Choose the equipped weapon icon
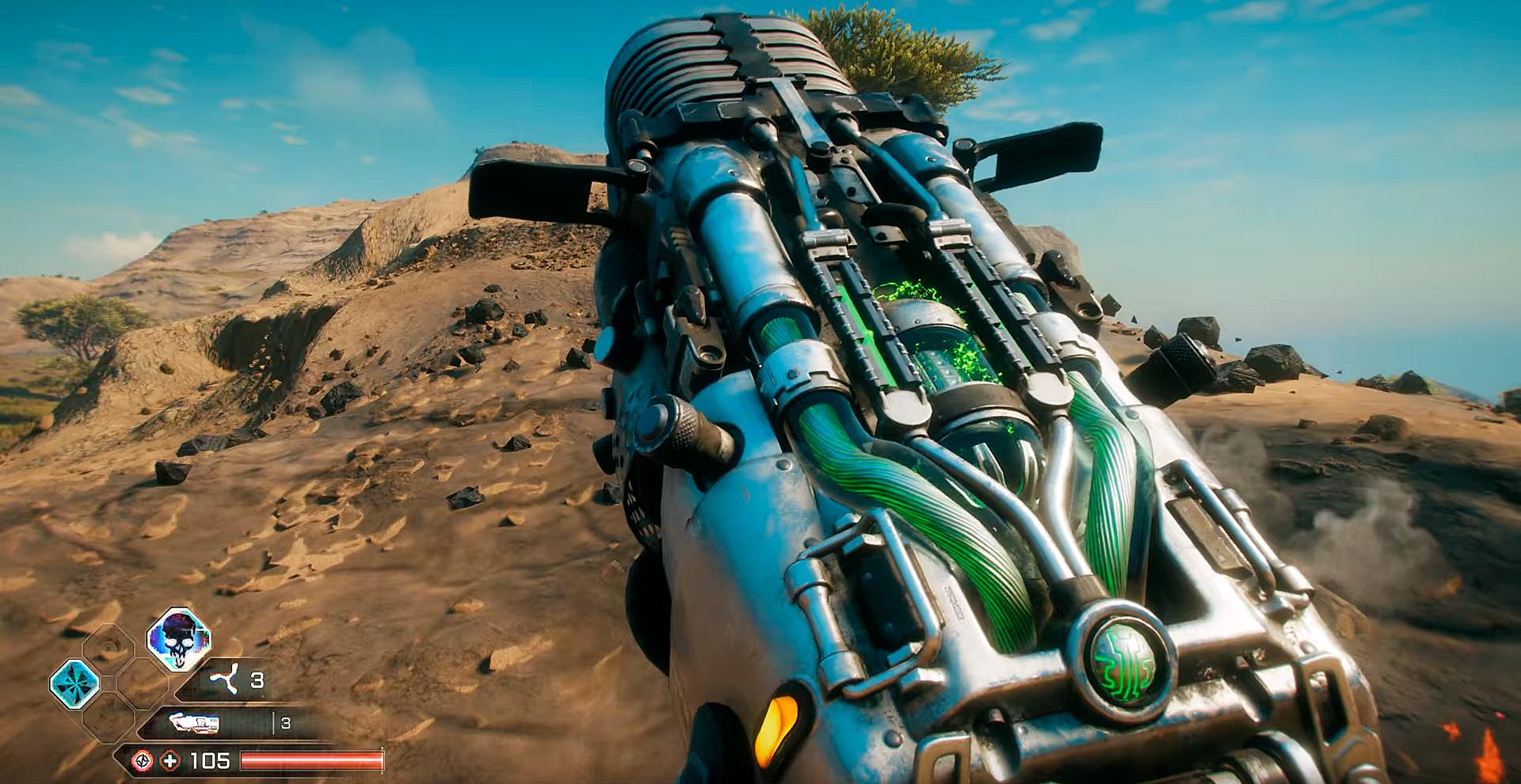The height and width of the screenshot is (784, 1521). pos(195,723)
